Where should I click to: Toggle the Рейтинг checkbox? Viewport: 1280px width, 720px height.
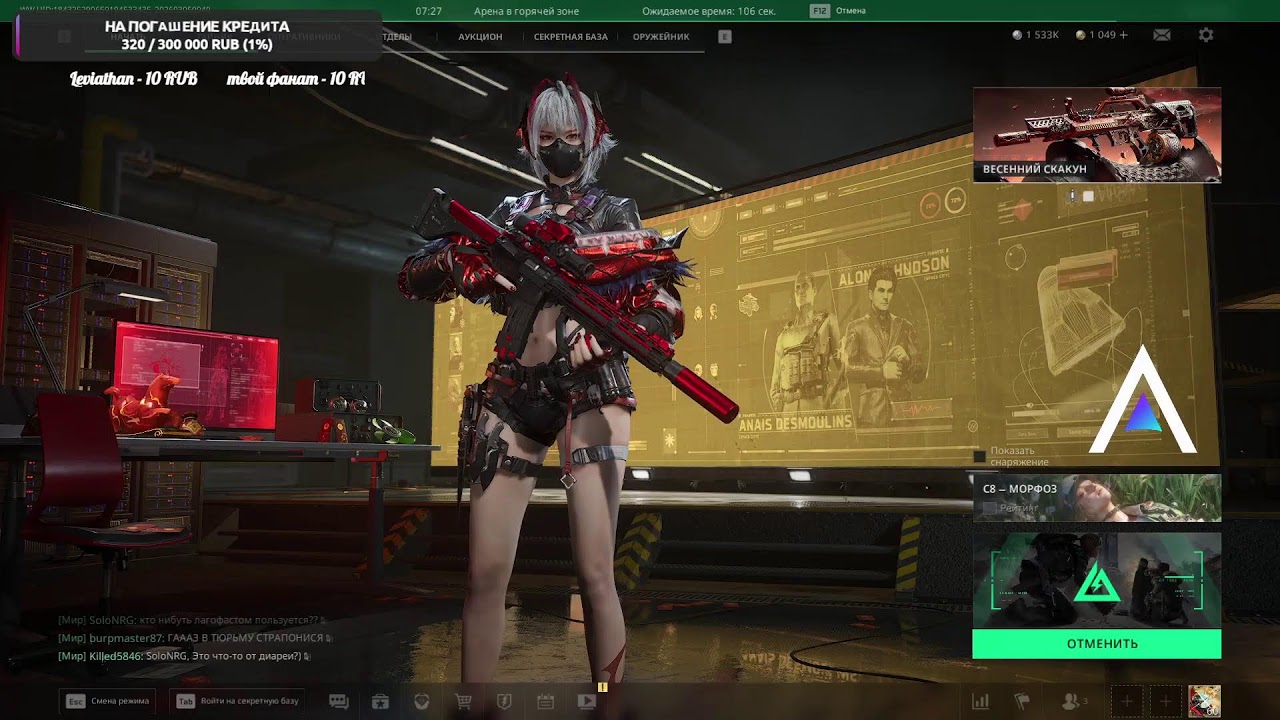[x=990, y=509]
